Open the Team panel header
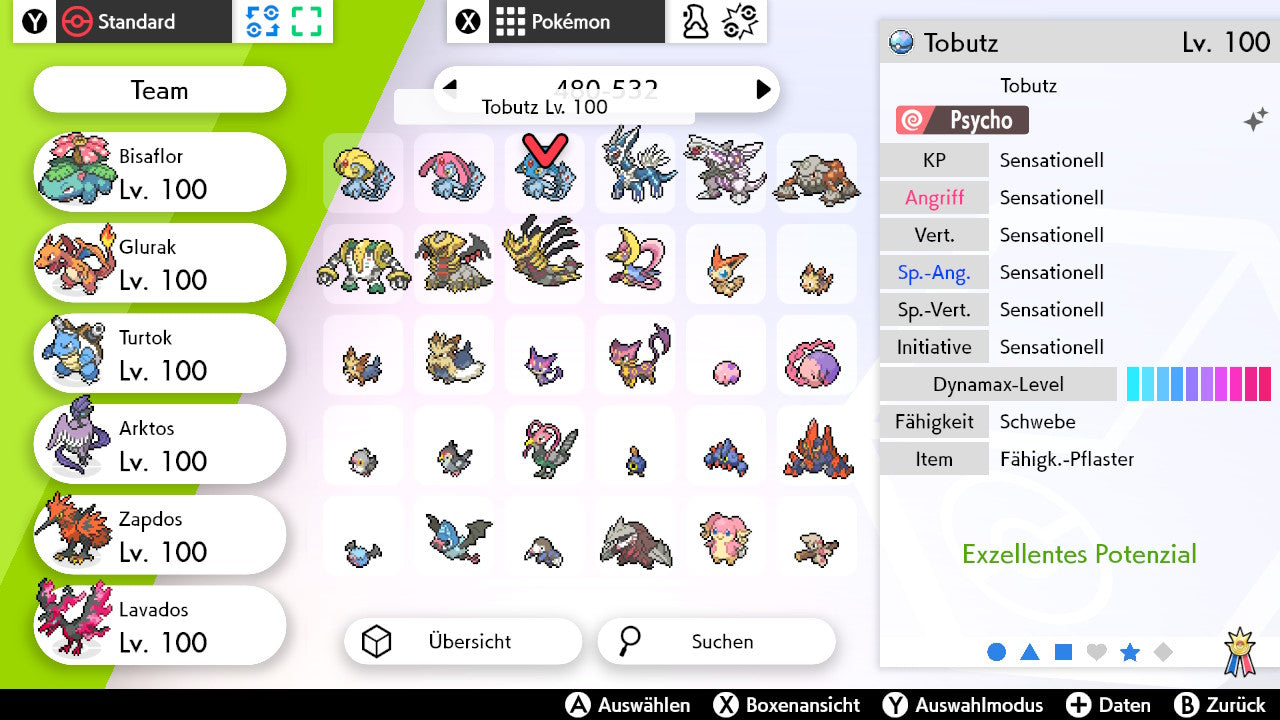Viewport: 1280px width, 720px height. pos(159,90)
